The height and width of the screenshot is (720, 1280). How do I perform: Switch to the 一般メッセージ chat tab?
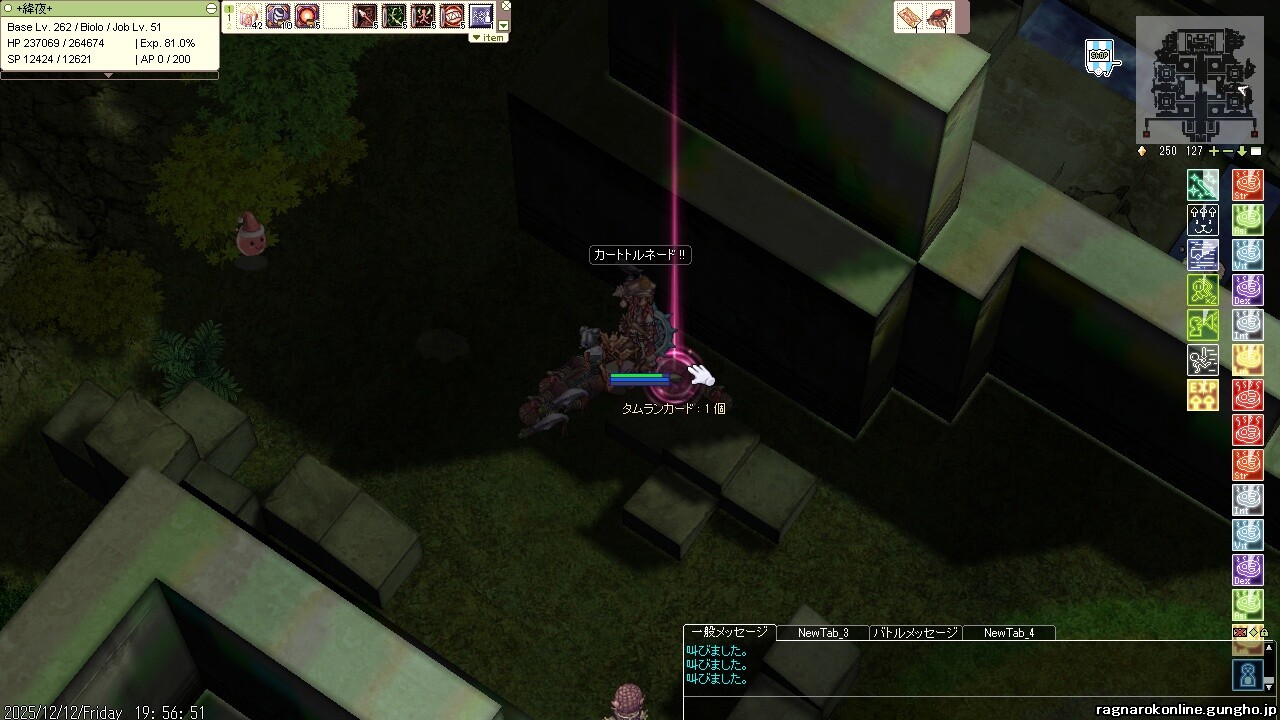point(729,632)
